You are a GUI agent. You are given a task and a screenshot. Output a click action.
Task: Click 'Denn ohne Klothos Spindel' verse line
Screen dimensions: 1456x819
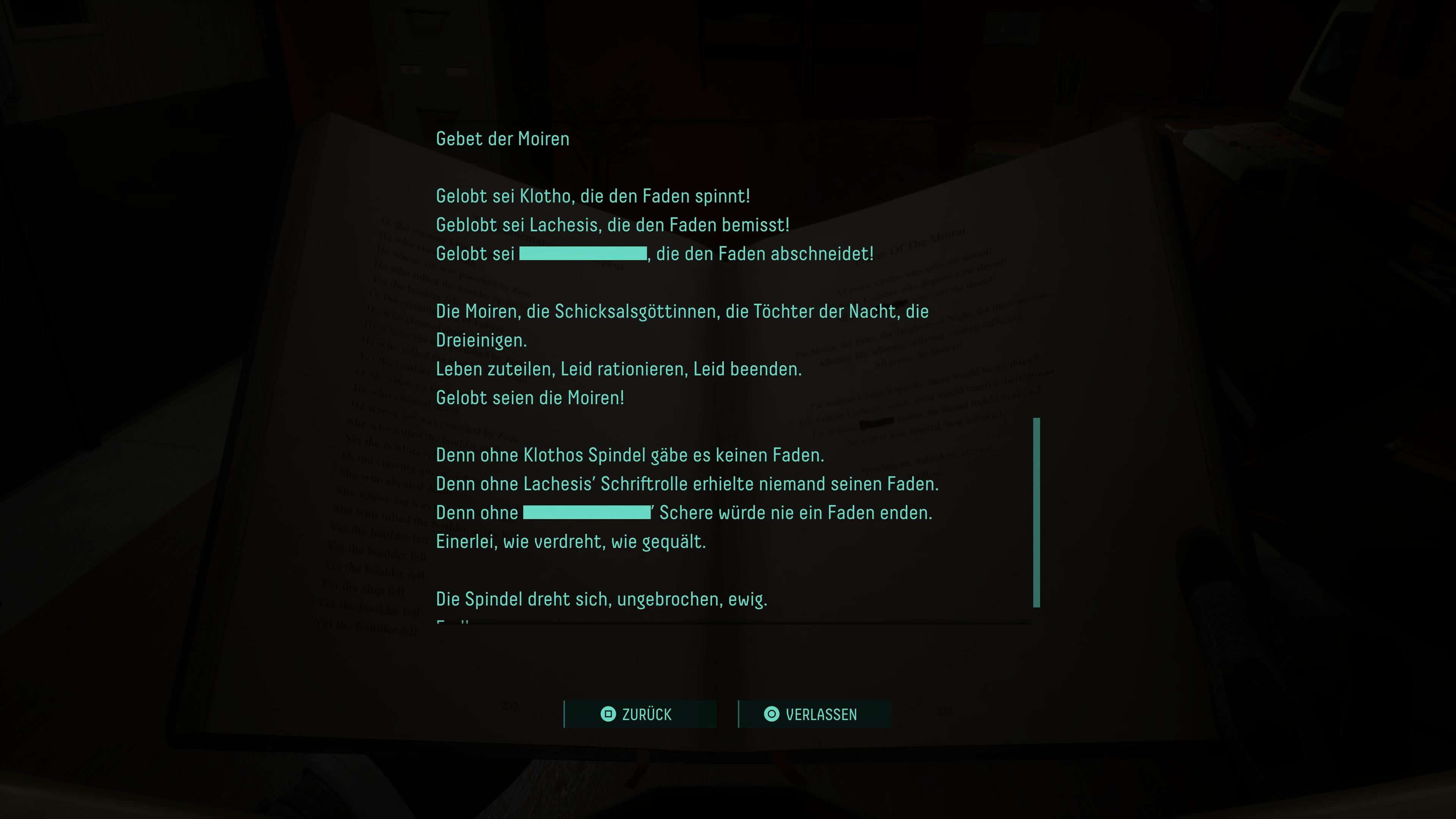(630, 455)
